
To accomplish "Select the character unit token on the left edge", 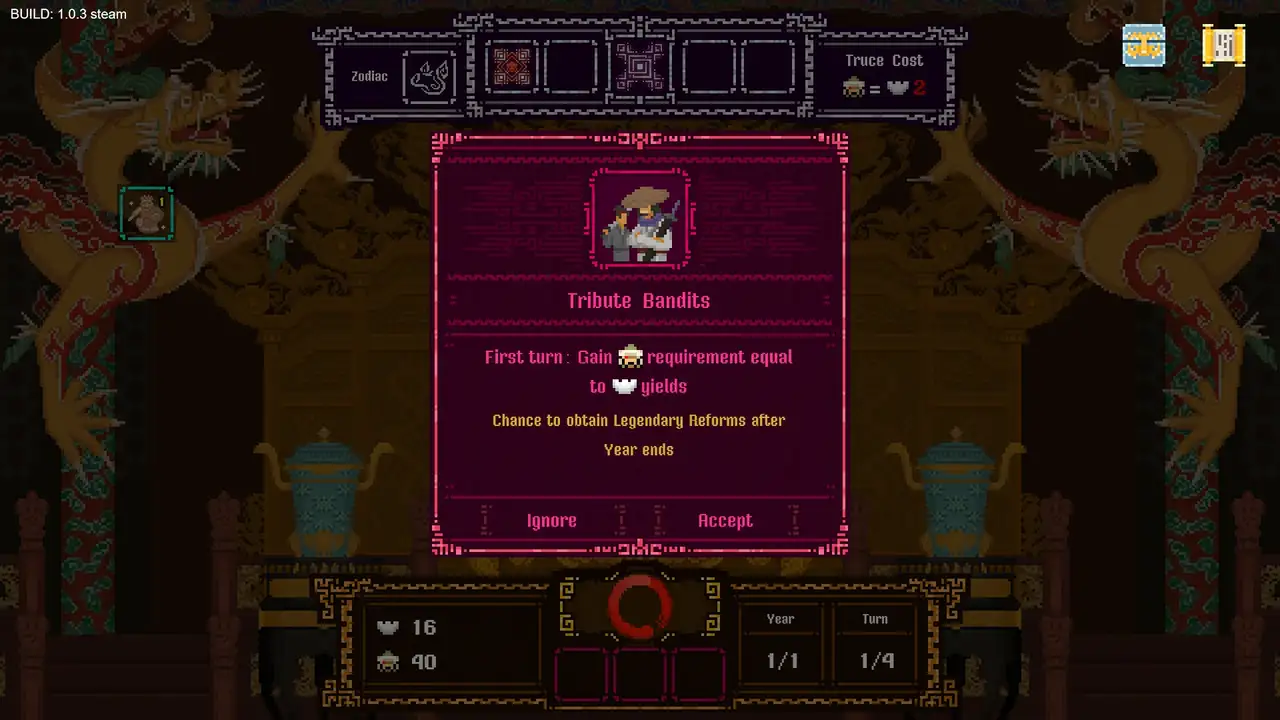I will (x=147, y=213).
